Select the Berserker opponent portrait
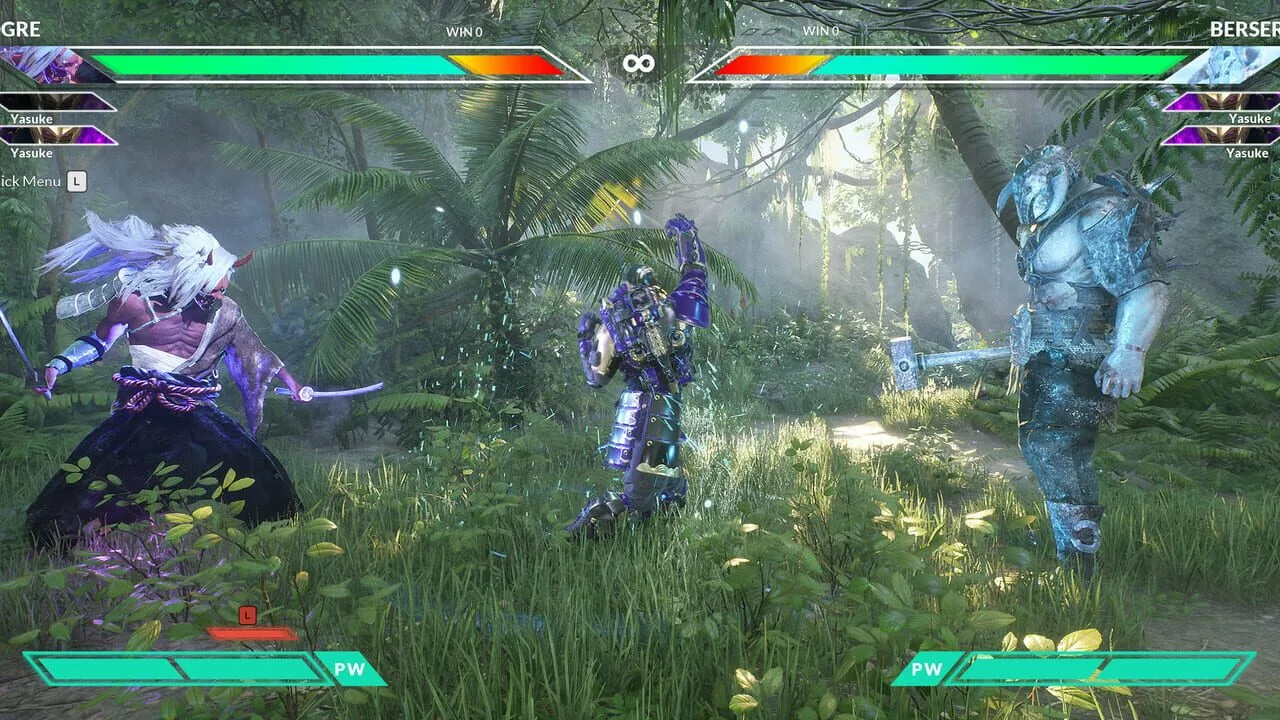The image size is (1280, 720). coord(1227,65)
